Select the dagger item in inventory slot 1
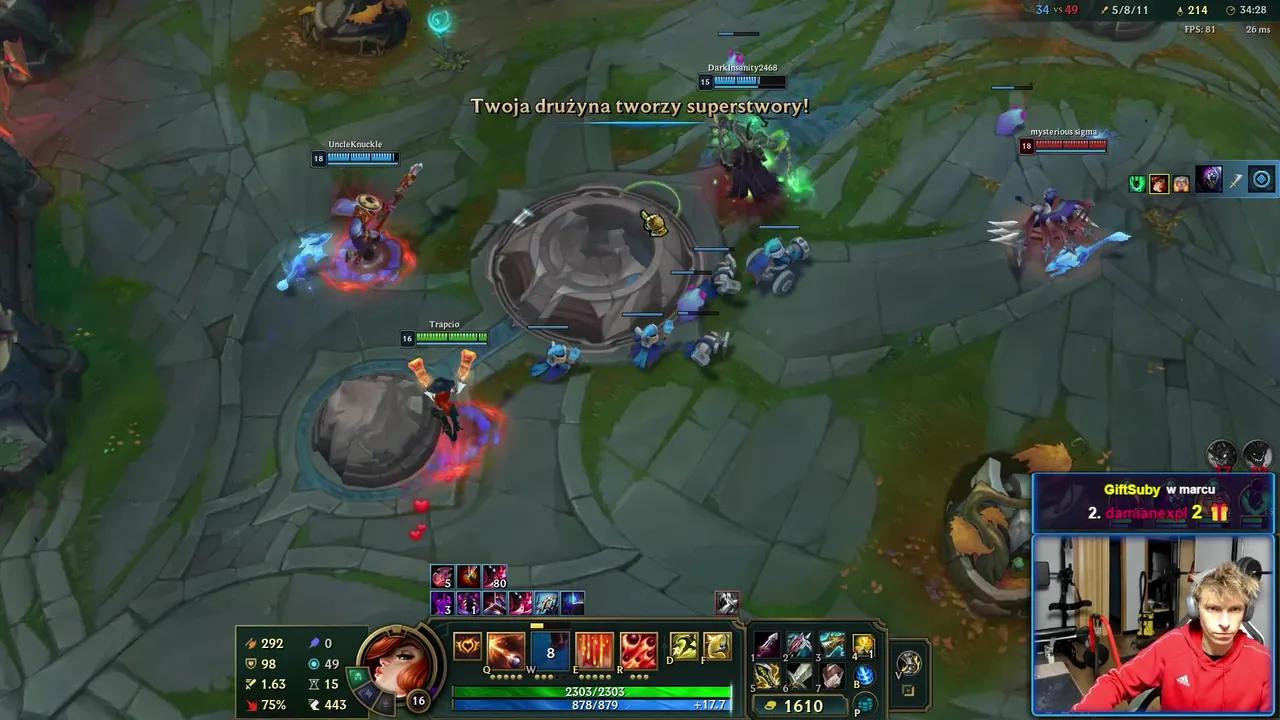This screenshot has width=1280, height=720. 767,645
